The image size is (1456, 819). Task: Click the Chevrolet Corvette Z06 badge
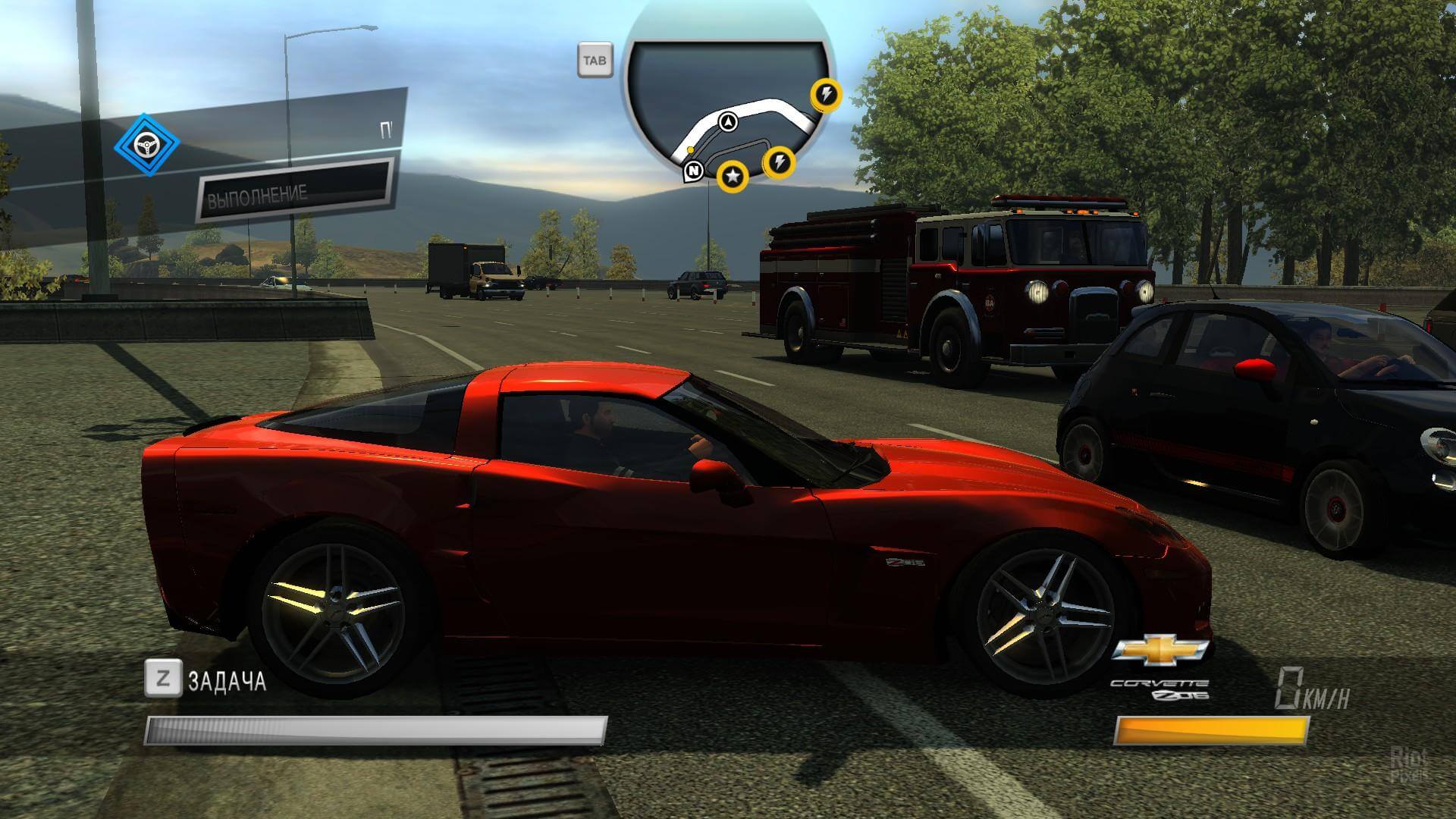pos(1160,667)
